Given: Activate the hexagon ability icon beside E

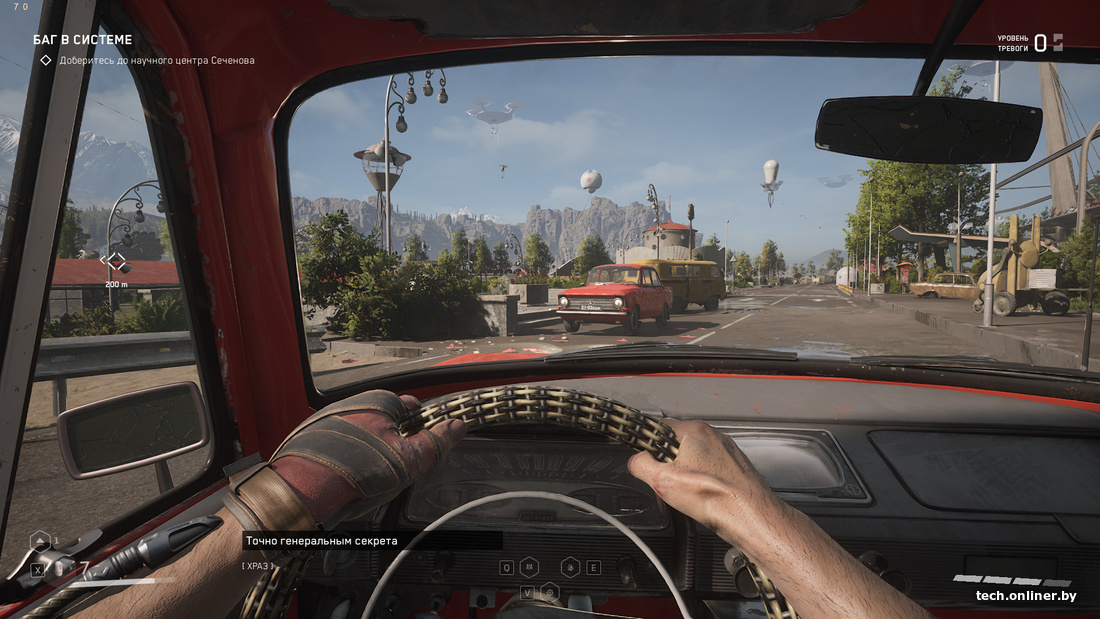Looking at the screenshot, I should (571, 567).
